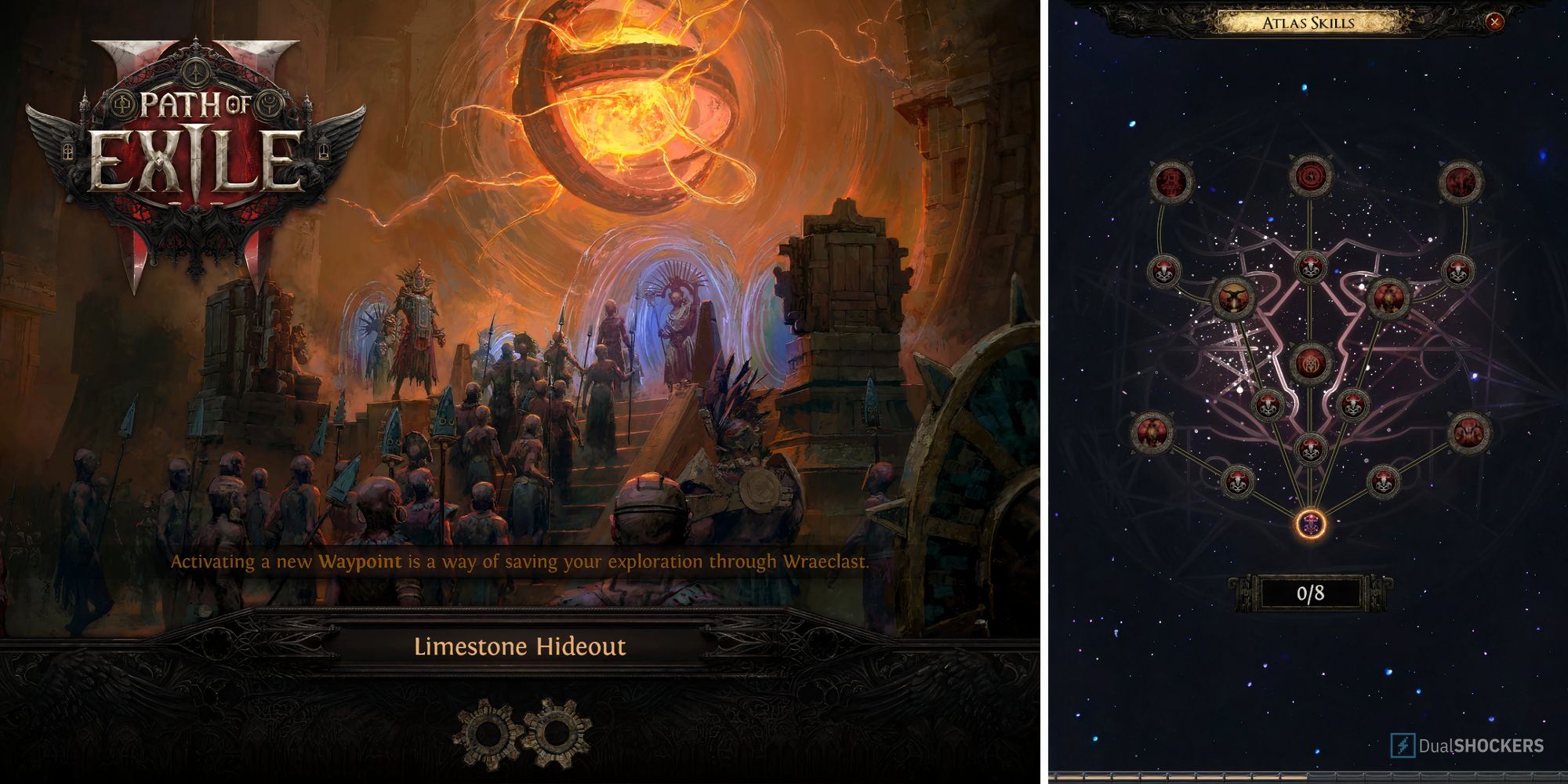The width and height of the screenshot is (1568, 784).
Task: Click the Waypoint hint text on the loading screen
Action: [520, 561]
